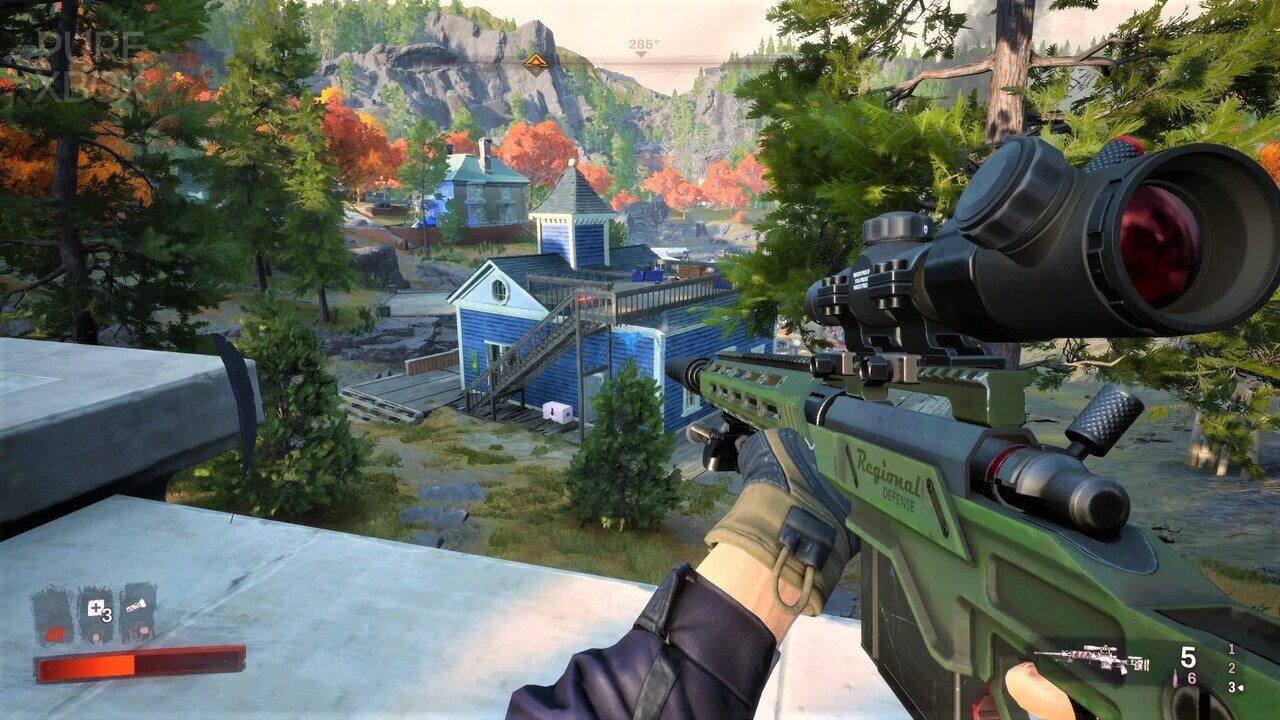This screenshot has height=720, width=1280.
Task: Click the reserve ammo number 6
Action: (1190, 678)
